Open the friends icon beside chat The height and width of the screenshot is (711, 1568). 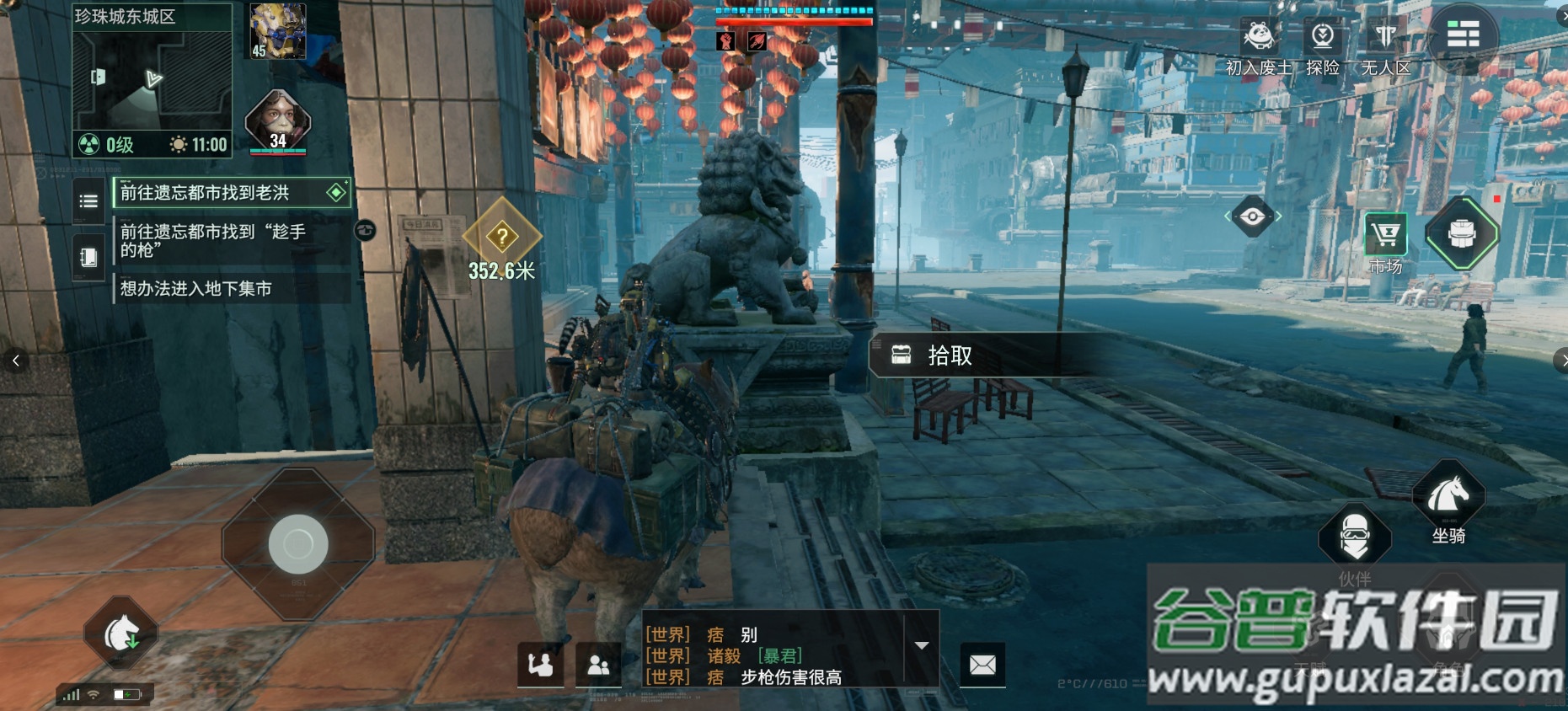(x=598, y=666)
